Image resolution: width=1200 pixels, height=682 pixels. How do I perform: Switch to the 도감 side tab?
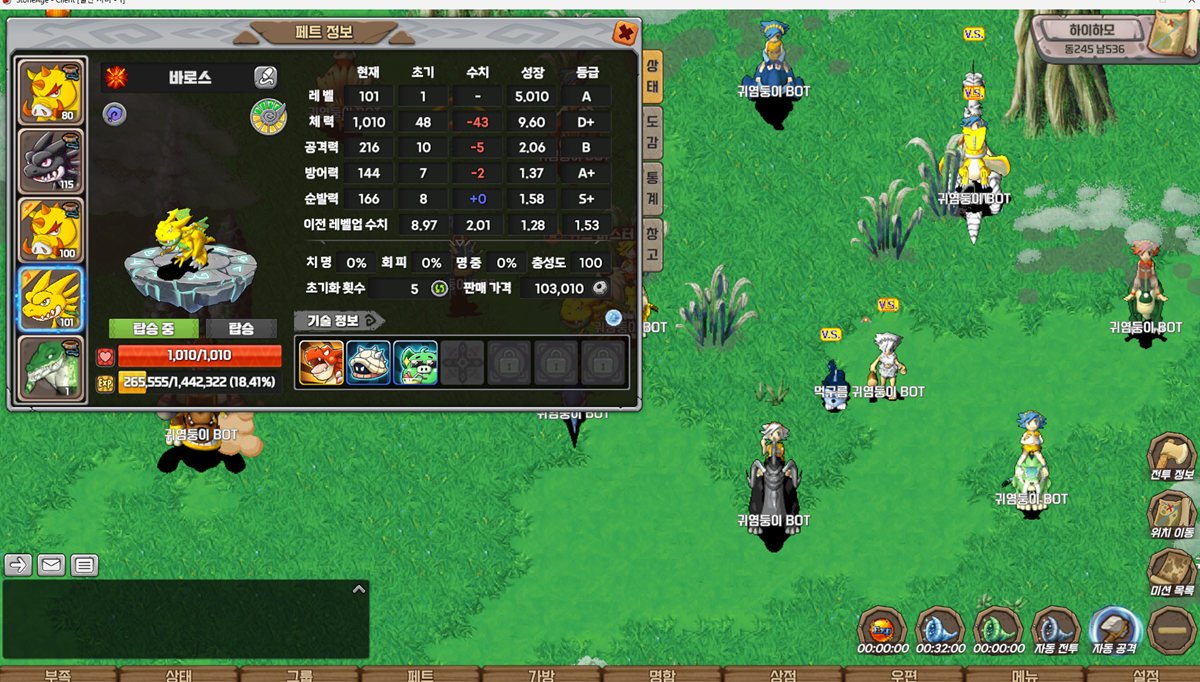pyautogui.click(x=652, y=132)
